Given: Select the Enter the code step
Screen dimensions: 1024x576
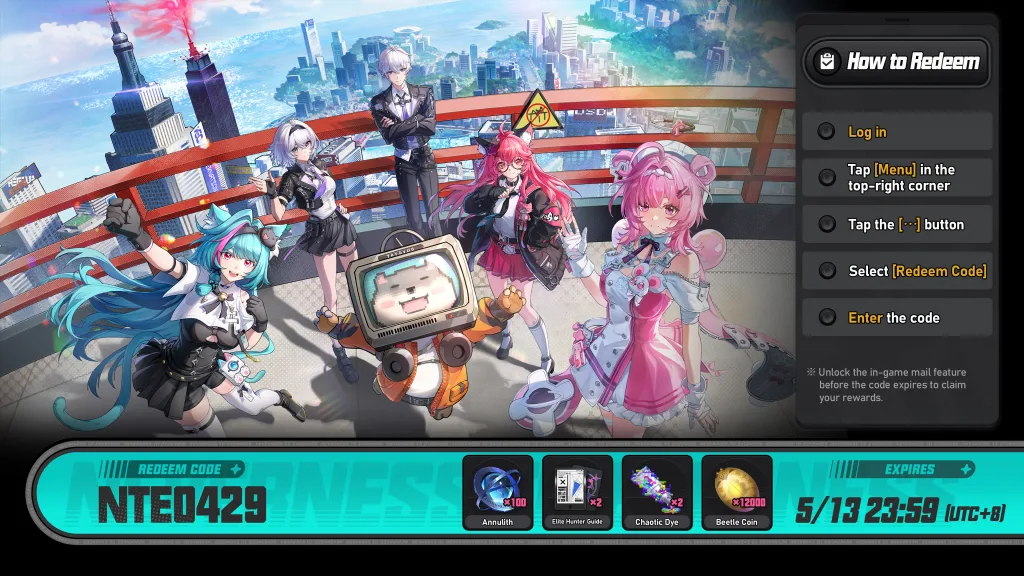Looking at the screenshot, I should [x=897, y=318].
